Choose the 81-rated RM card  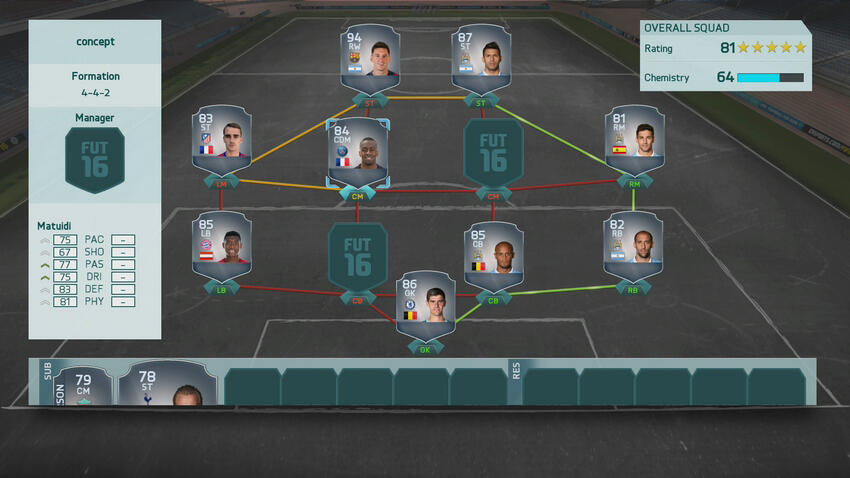[635, 141]
